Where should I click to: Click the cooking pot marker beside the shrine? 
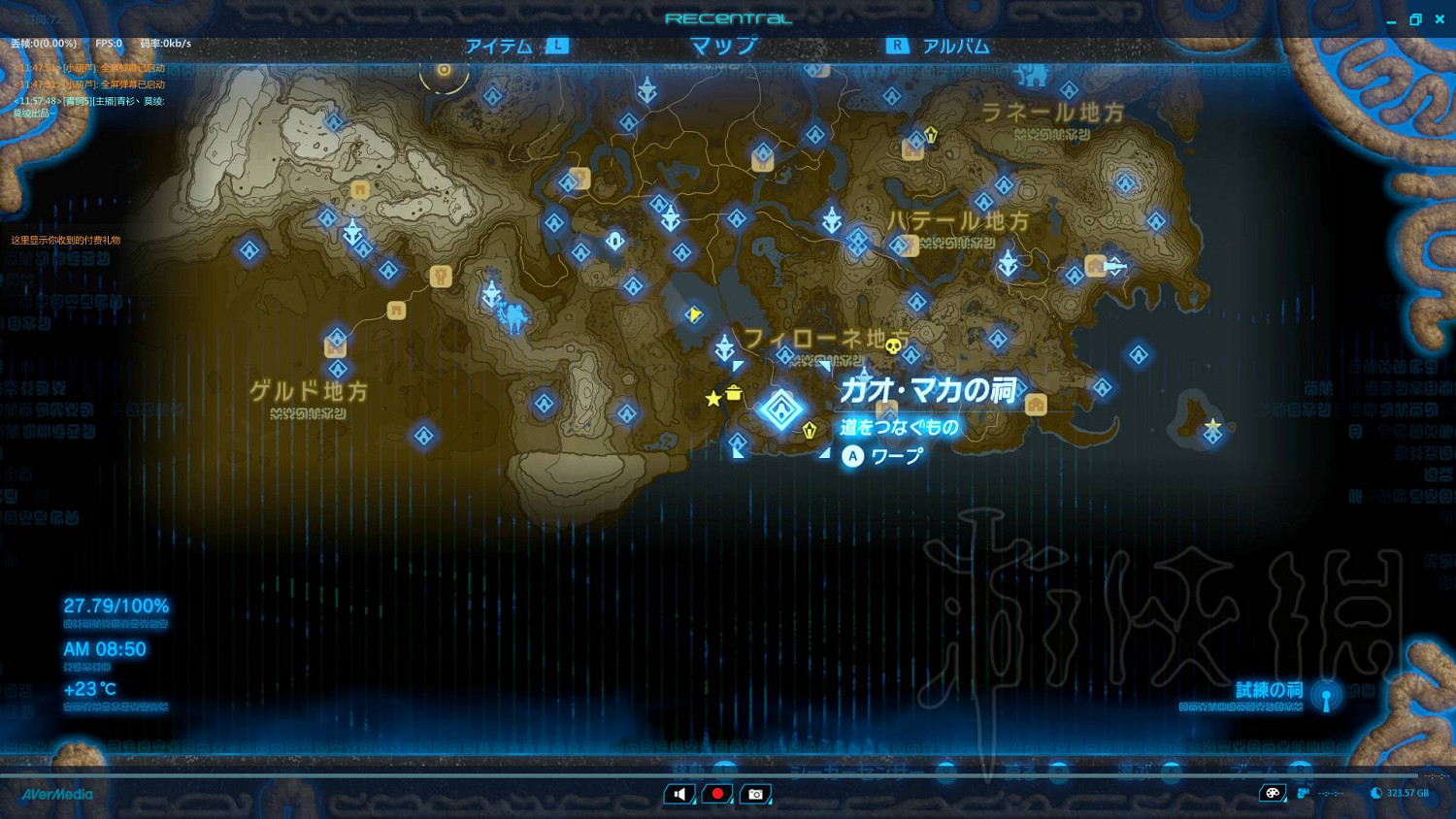point(733,394)
